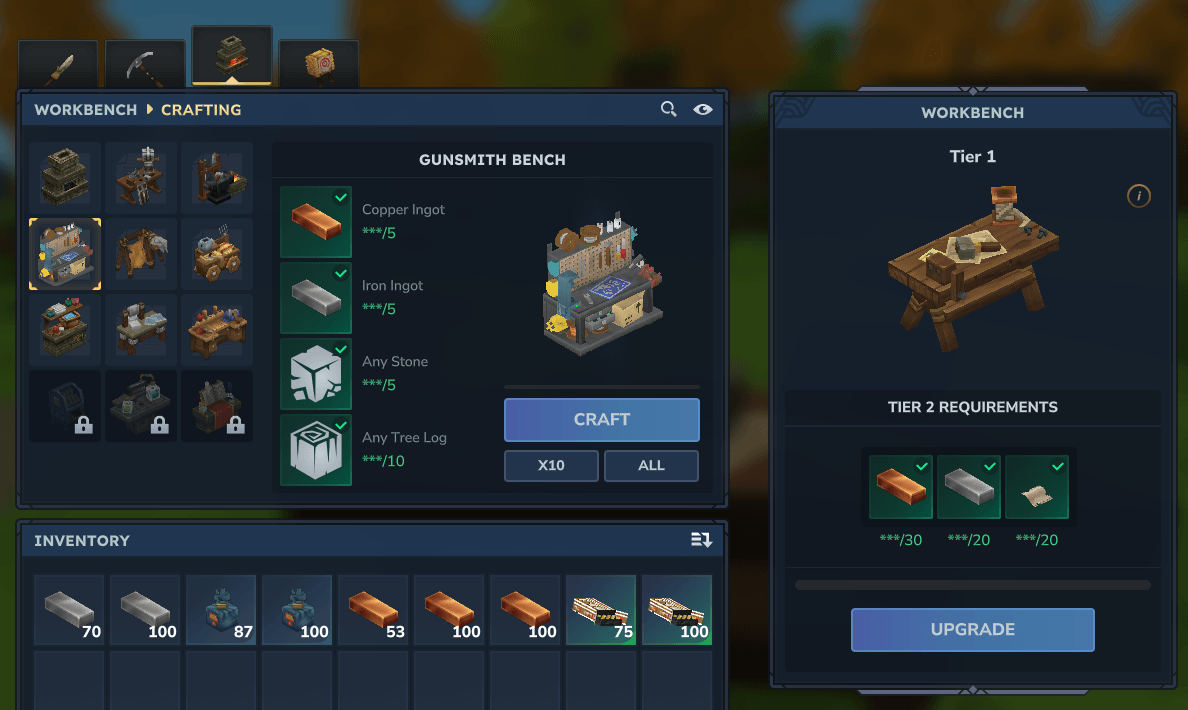Image resolution: width=1188 pixels, height=710 pixels.
Task: Craft ALL possible Gunsmith Benches
Action: [x=651, y=465]
